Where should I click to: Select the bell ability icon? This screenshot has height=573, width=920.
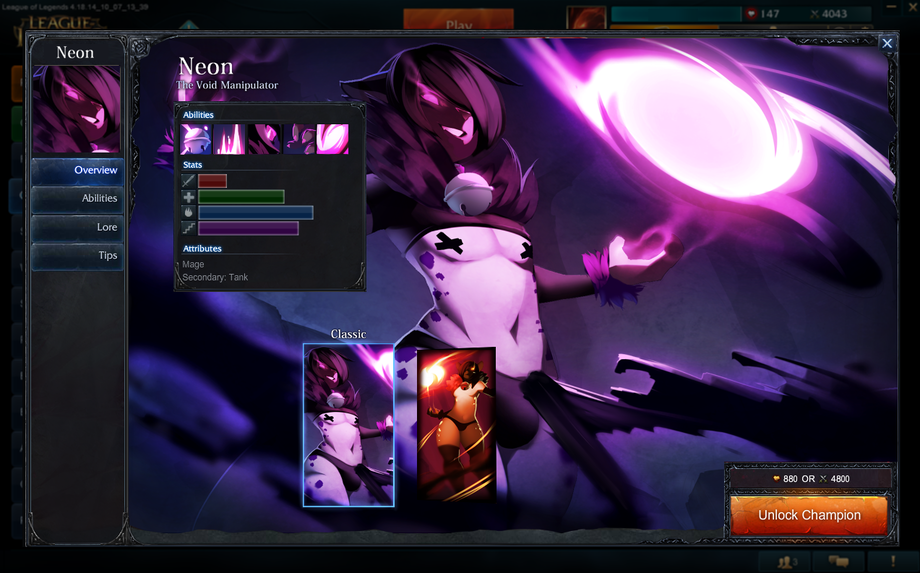point(196,139)
